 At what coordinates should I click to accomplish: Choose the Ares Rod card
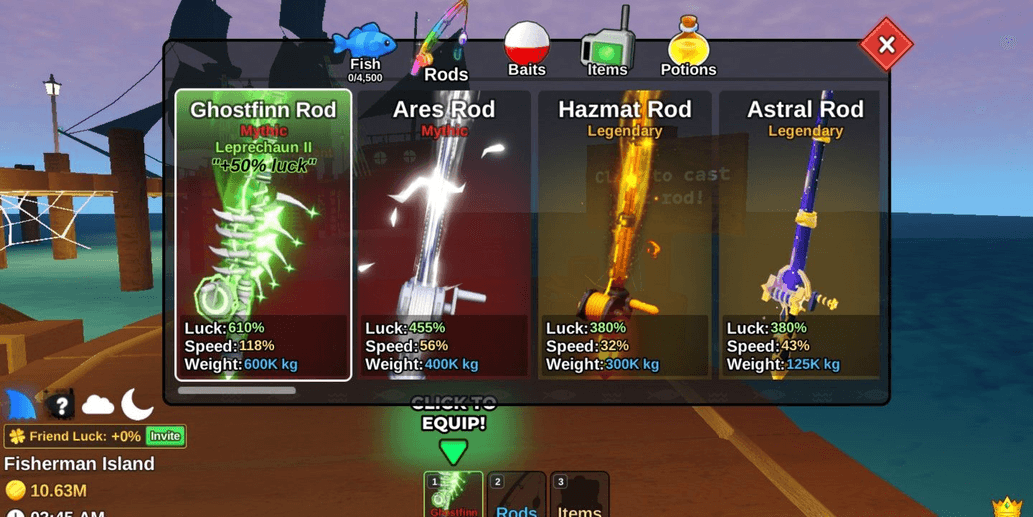coord(444,235)
